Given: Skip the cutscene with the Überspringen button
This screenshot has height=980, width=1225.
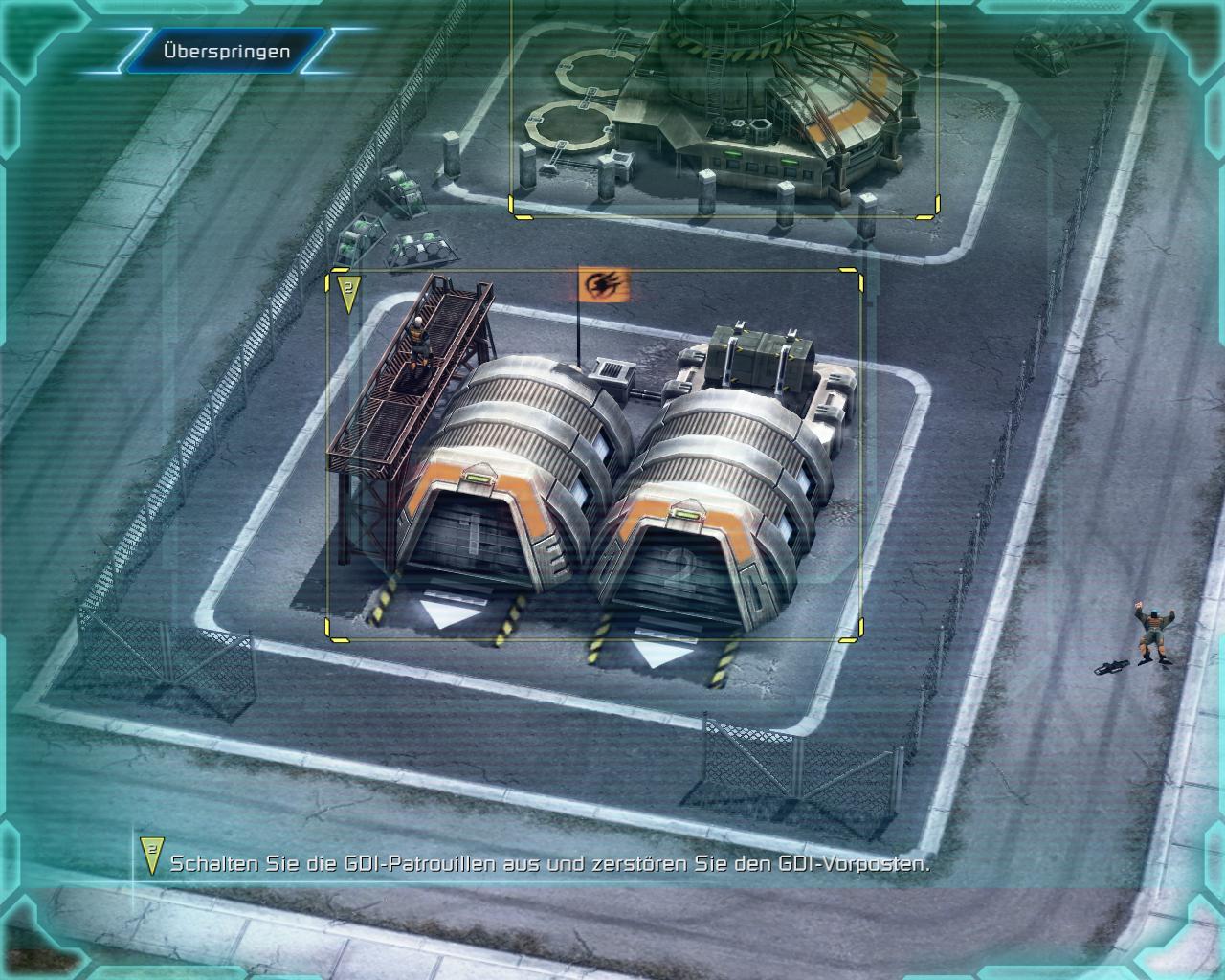Looking at the screenshot, I should [226, 52].
